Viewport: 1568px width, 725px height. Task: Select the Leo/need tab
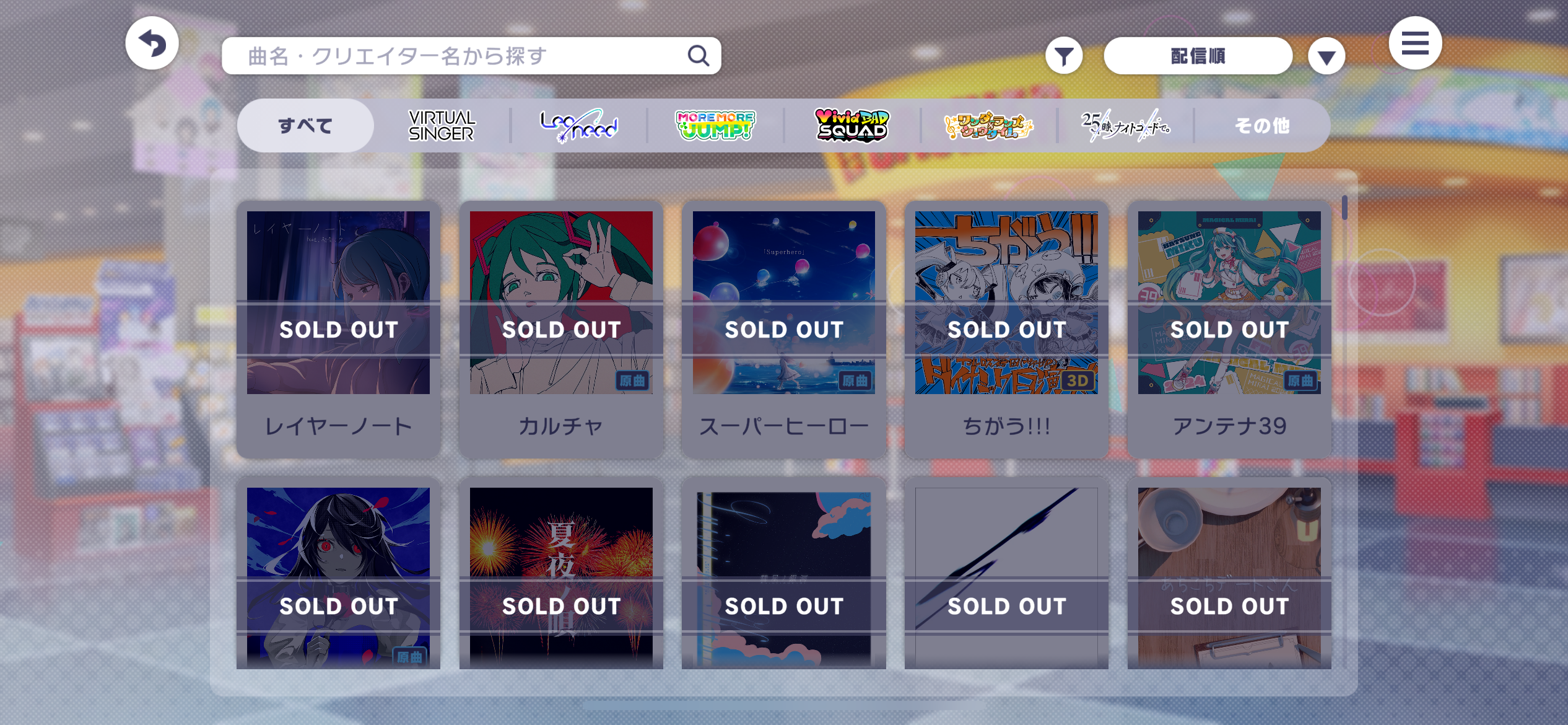[x=578, y=126]
